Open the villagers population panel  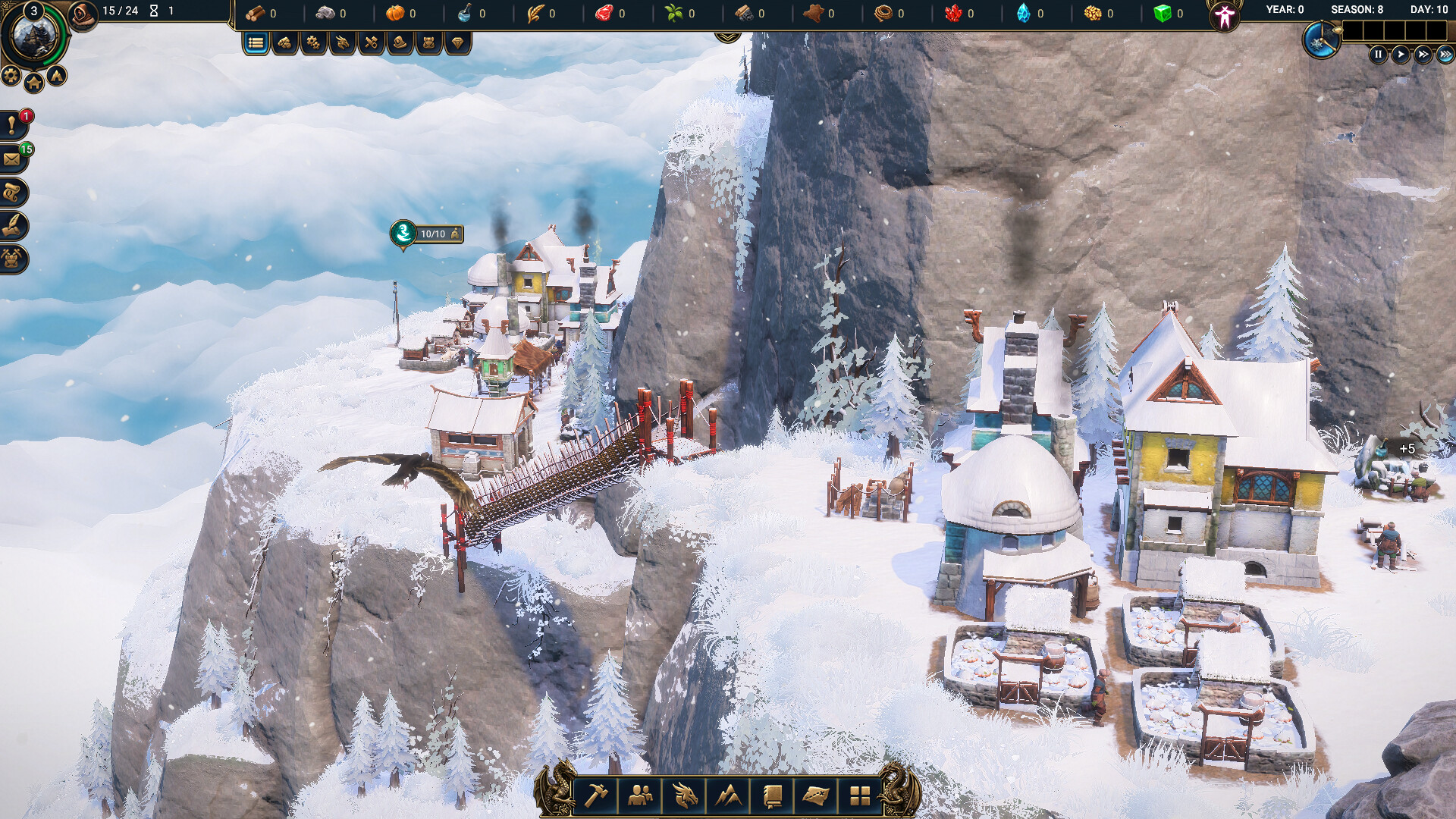[x=641, y=795]
